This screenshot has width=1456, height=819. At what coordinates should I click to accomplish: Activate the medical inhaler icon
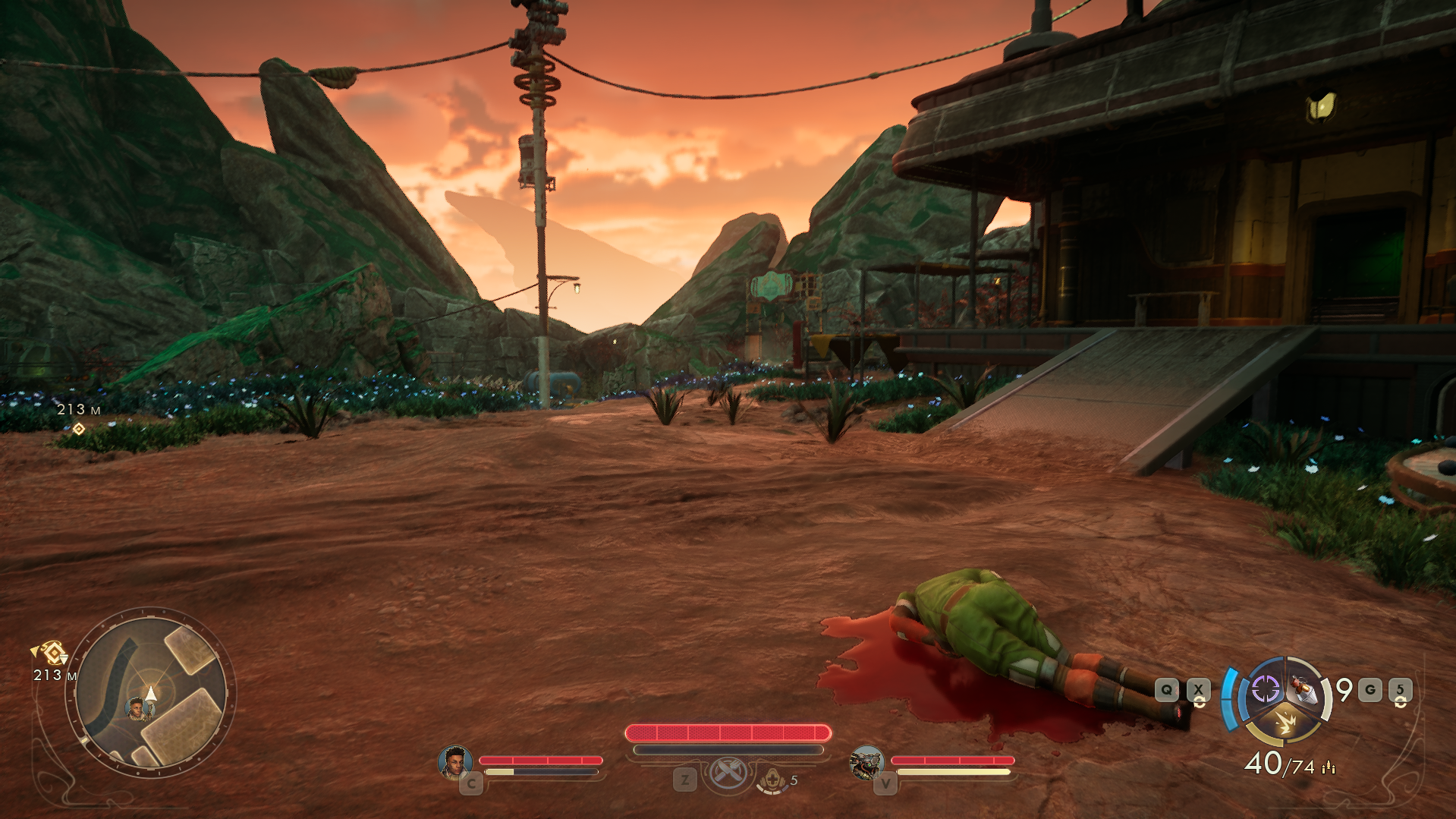(772, 780)
